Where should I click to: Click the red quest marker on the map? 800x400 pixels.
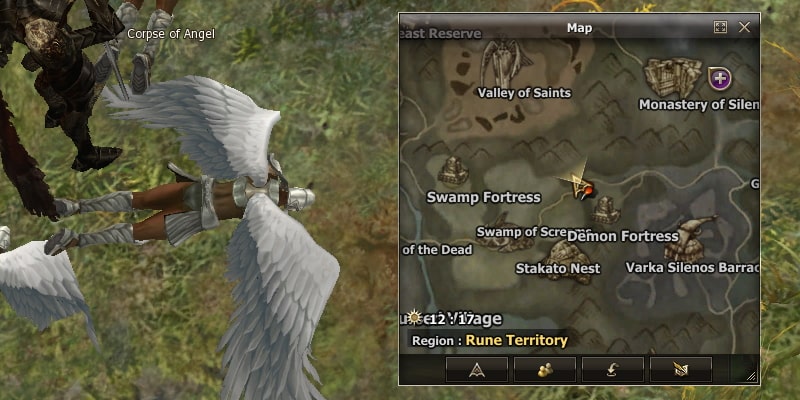tap(589, 190)
